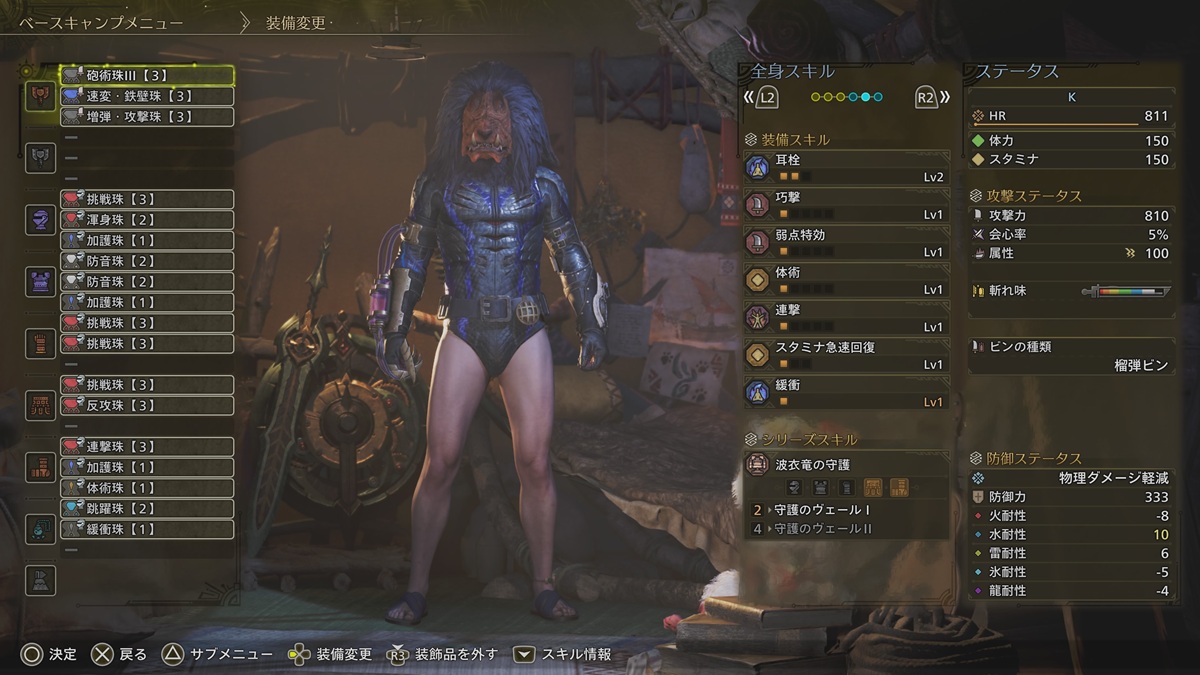Select the 砲術珠III【3】 decoration slot
Screen dimensions: 1200x675
(x=147, y=75)
